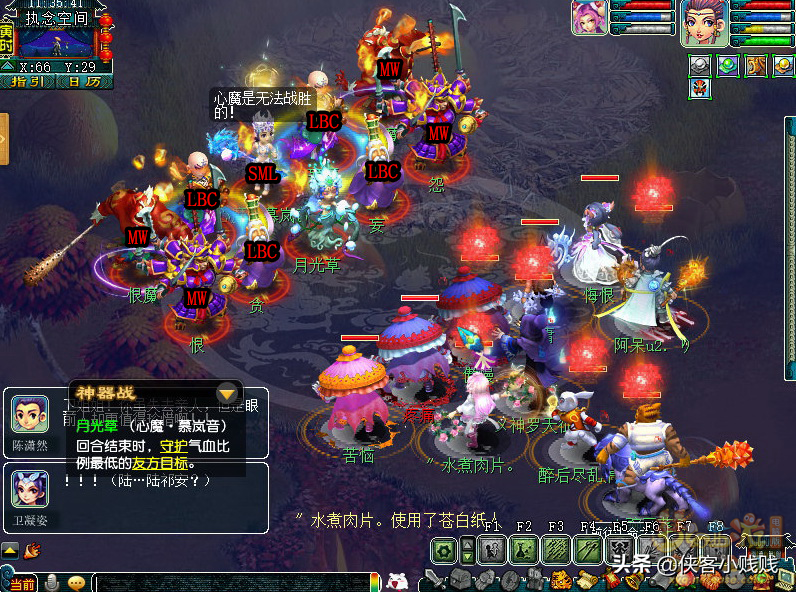Click the golden lion buff icon
The width and height of the screenshot is (796, 592).
(x=756, y=65)
